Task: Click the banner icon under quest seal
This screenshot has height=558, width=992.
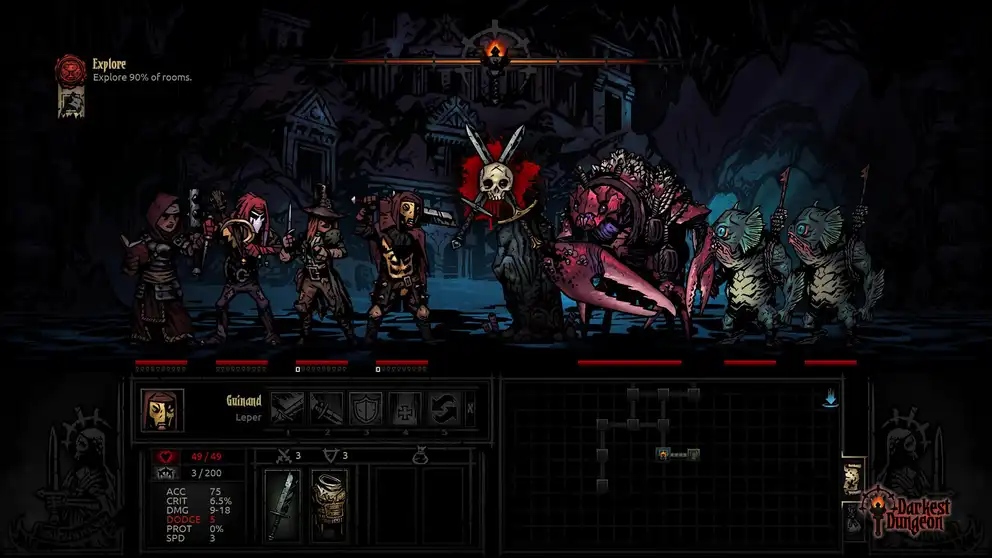Action: (71, 101)
